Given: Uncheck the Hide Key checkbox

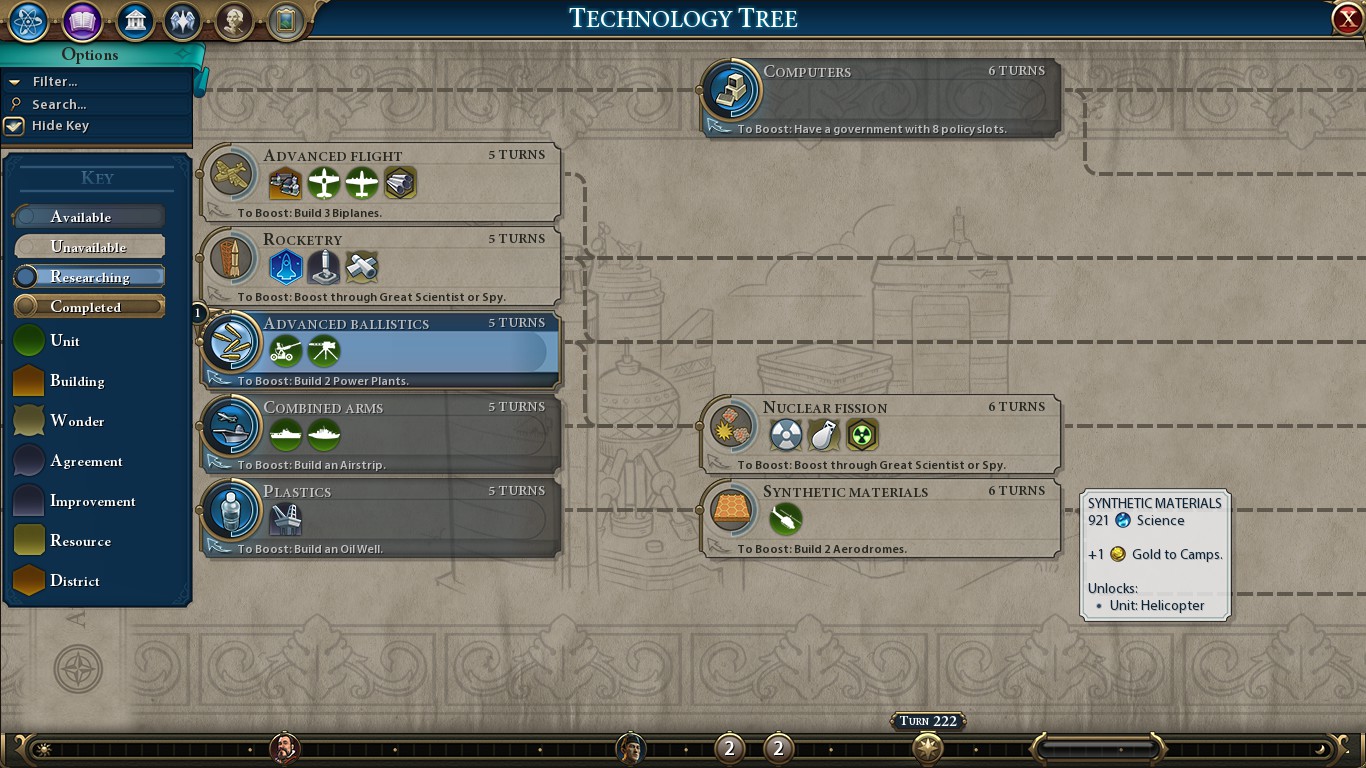Looking at the screenshot, I should tap(13, 126).
